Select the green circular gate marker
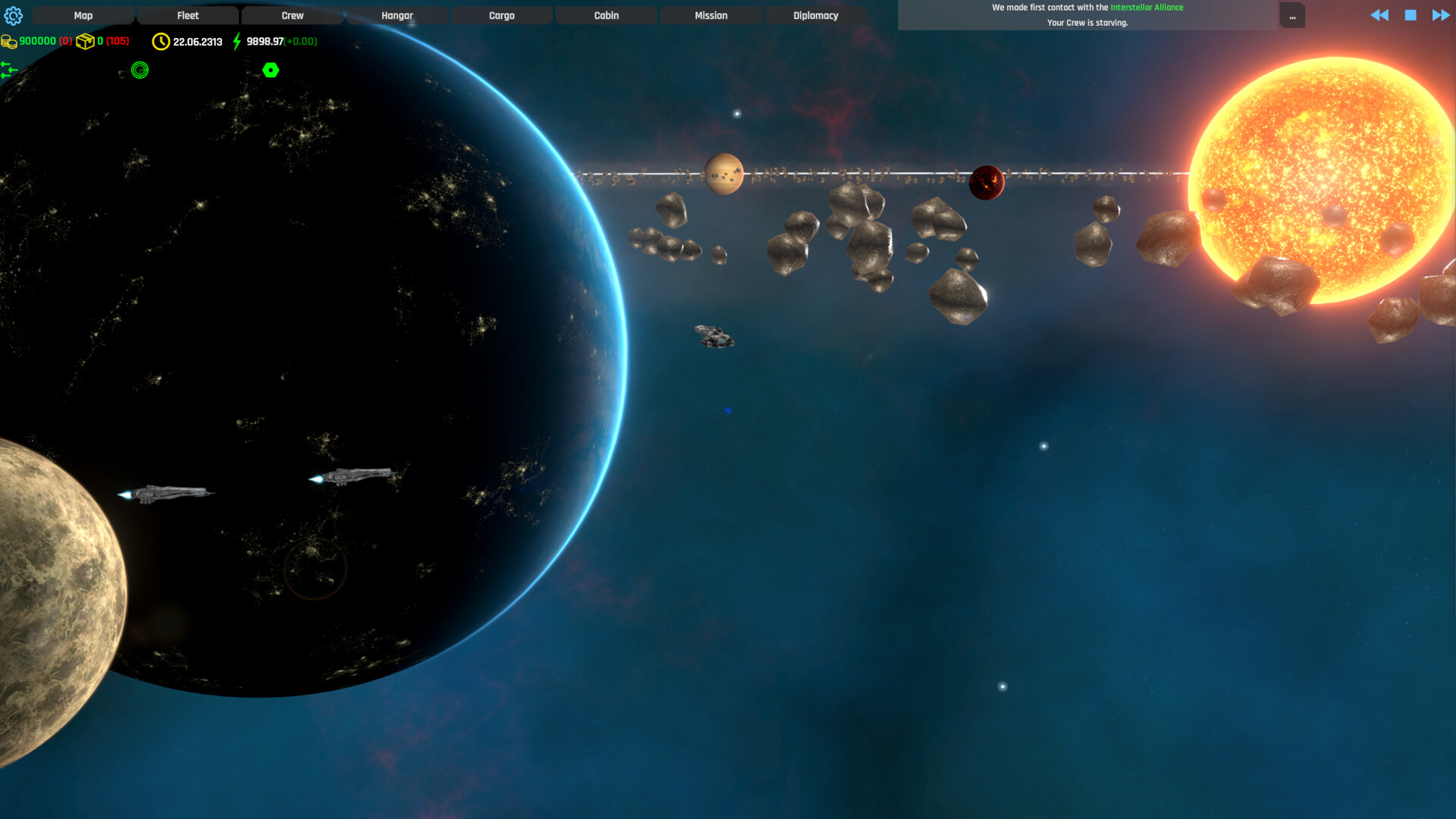This screenshot has height=819, width=1456. coord(140,70)
